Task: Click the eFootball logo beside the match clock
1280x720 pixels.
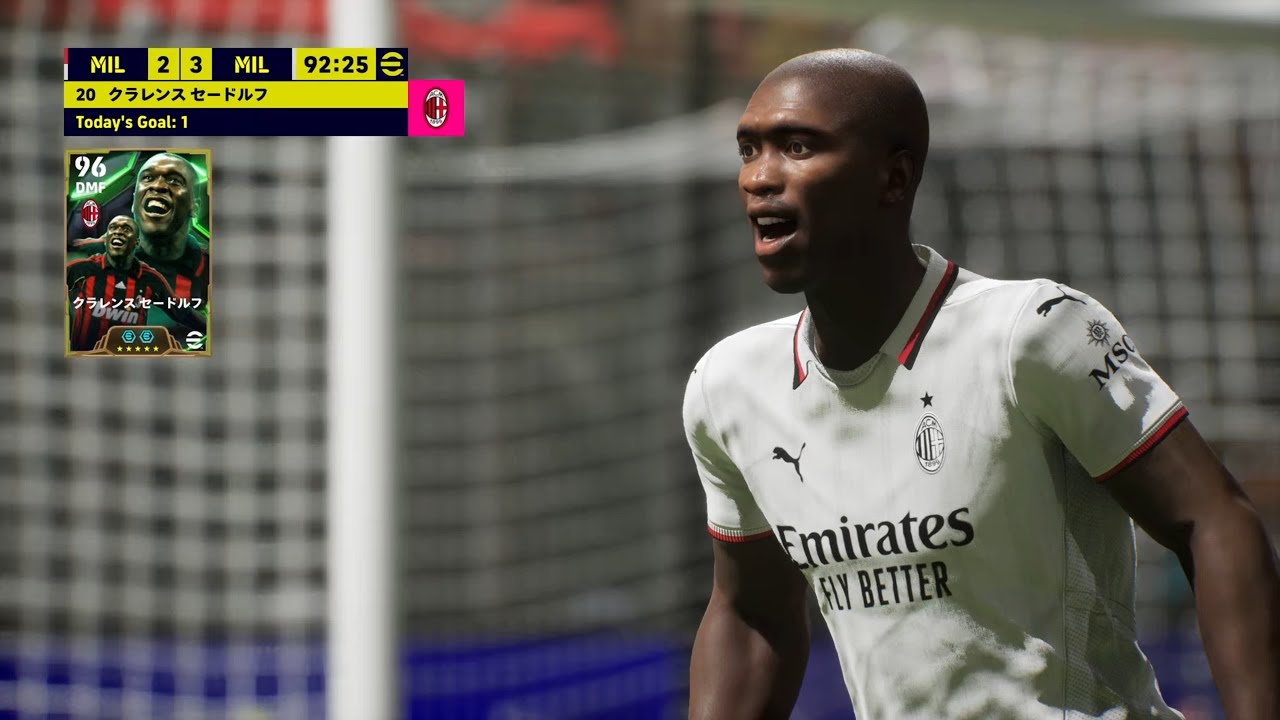Action: (x=392, y=64)
